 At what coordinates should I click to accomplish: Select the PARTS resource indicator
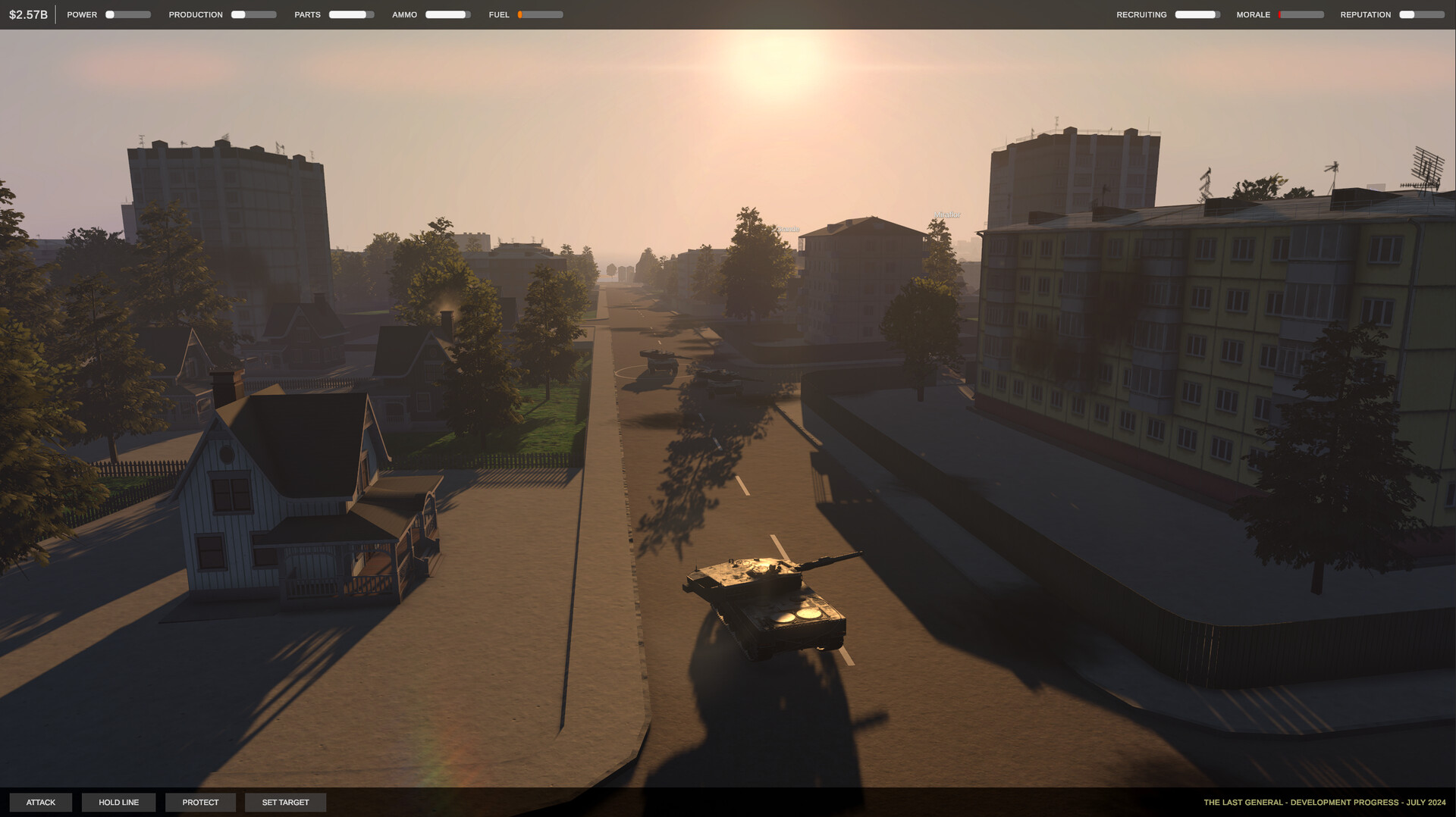(x=351, y=14)
